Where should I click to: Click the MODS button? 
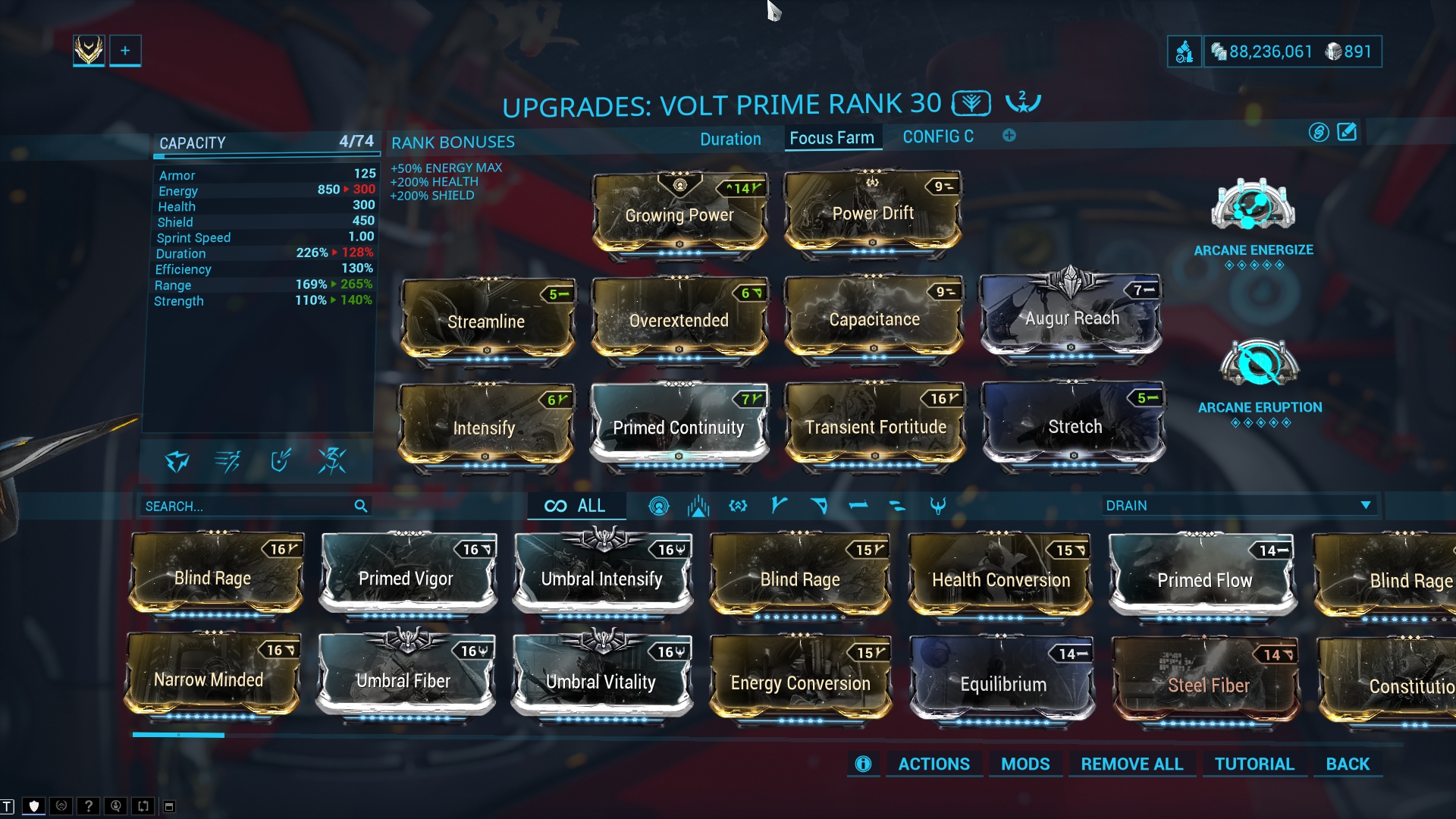(x=1025, y=764)
